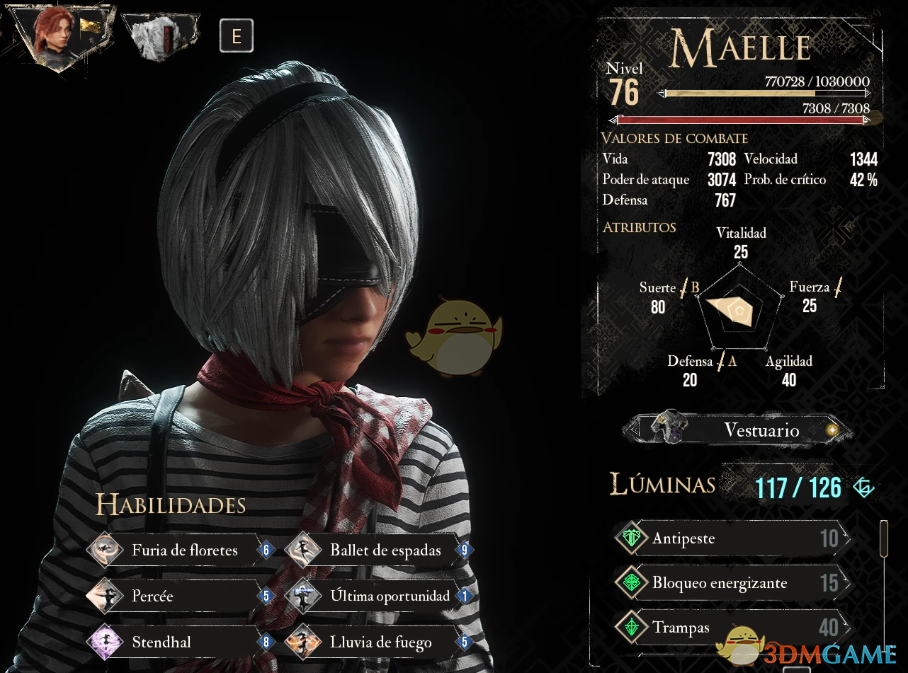Image resolution: width=908 pixels, height=673 pixels.
Task: Choose the Lluvia de fuego skill
Action: pos(379,641)
